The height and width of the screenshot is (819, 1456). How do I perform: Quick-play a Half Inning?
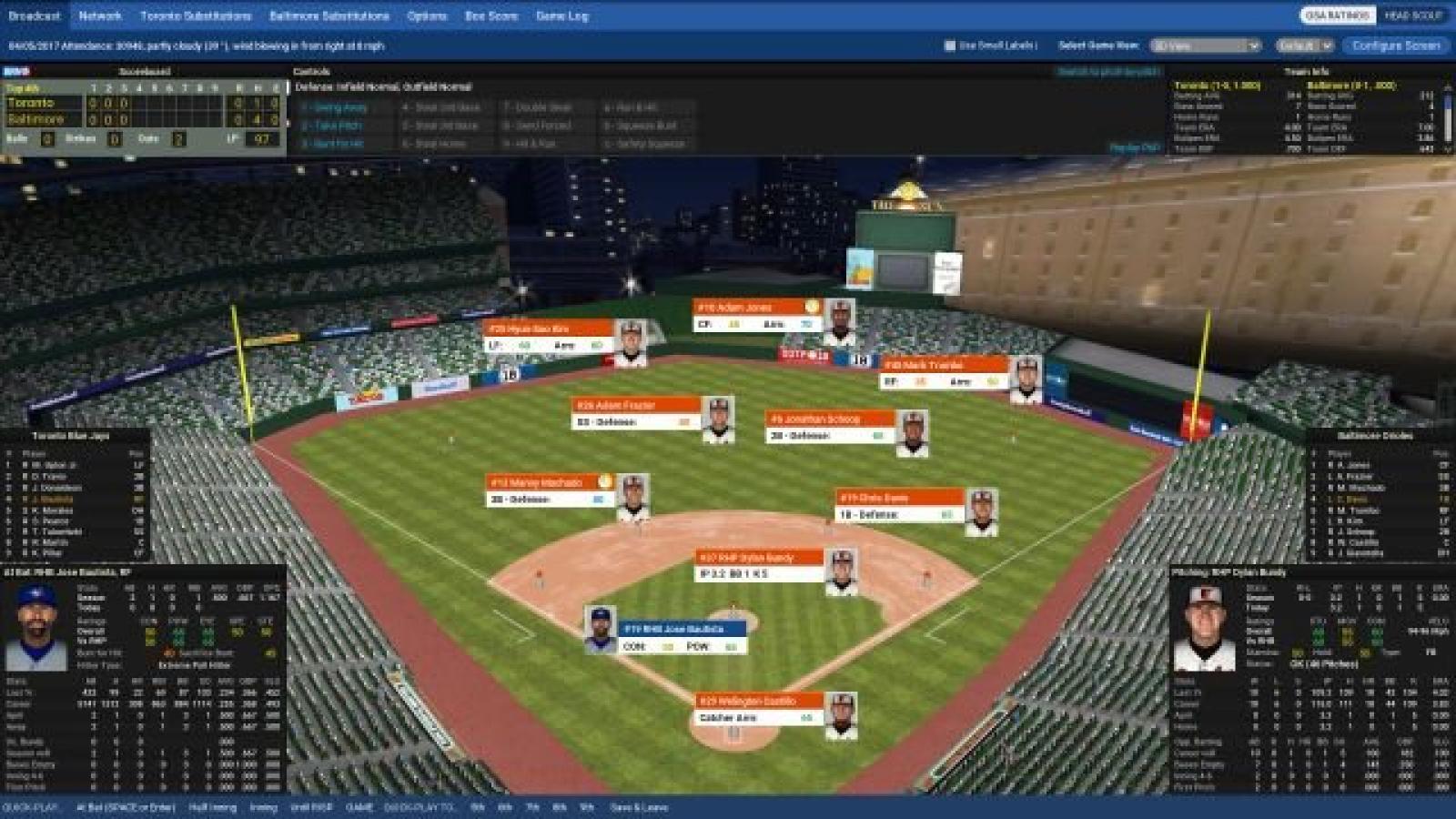[212, 807]
